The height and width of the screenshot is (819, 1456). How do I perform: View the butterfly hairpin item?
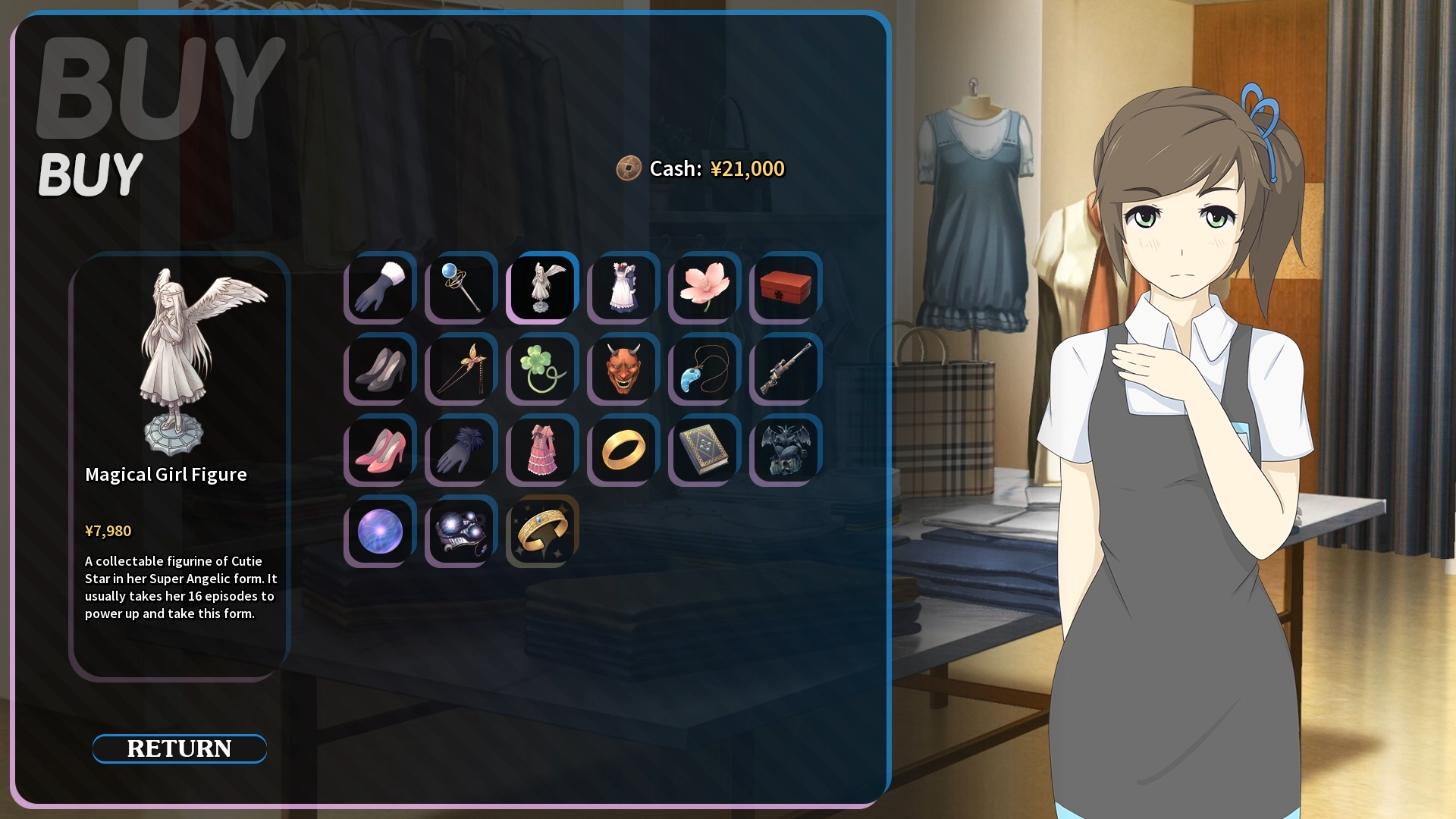click(460, 369)
